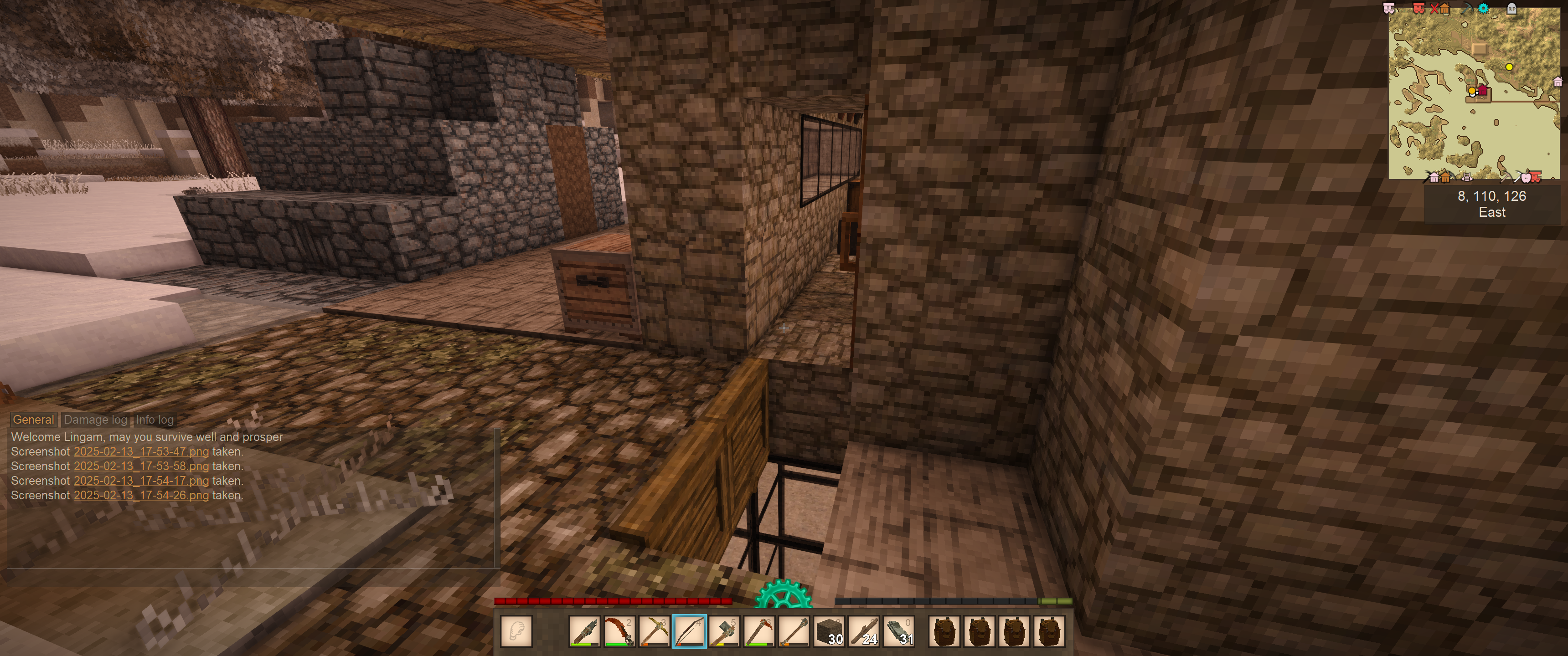Select the highlighted bow slot

click(x=689, y=631)
